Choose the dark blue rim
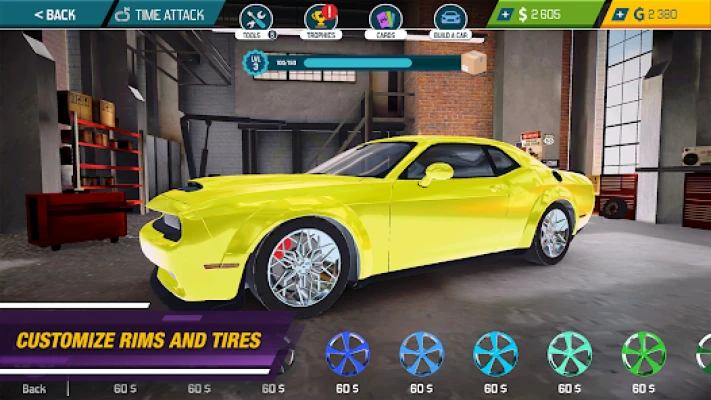Image resolution: width=711 pixels, height=400 pixels. pos(348,353)
